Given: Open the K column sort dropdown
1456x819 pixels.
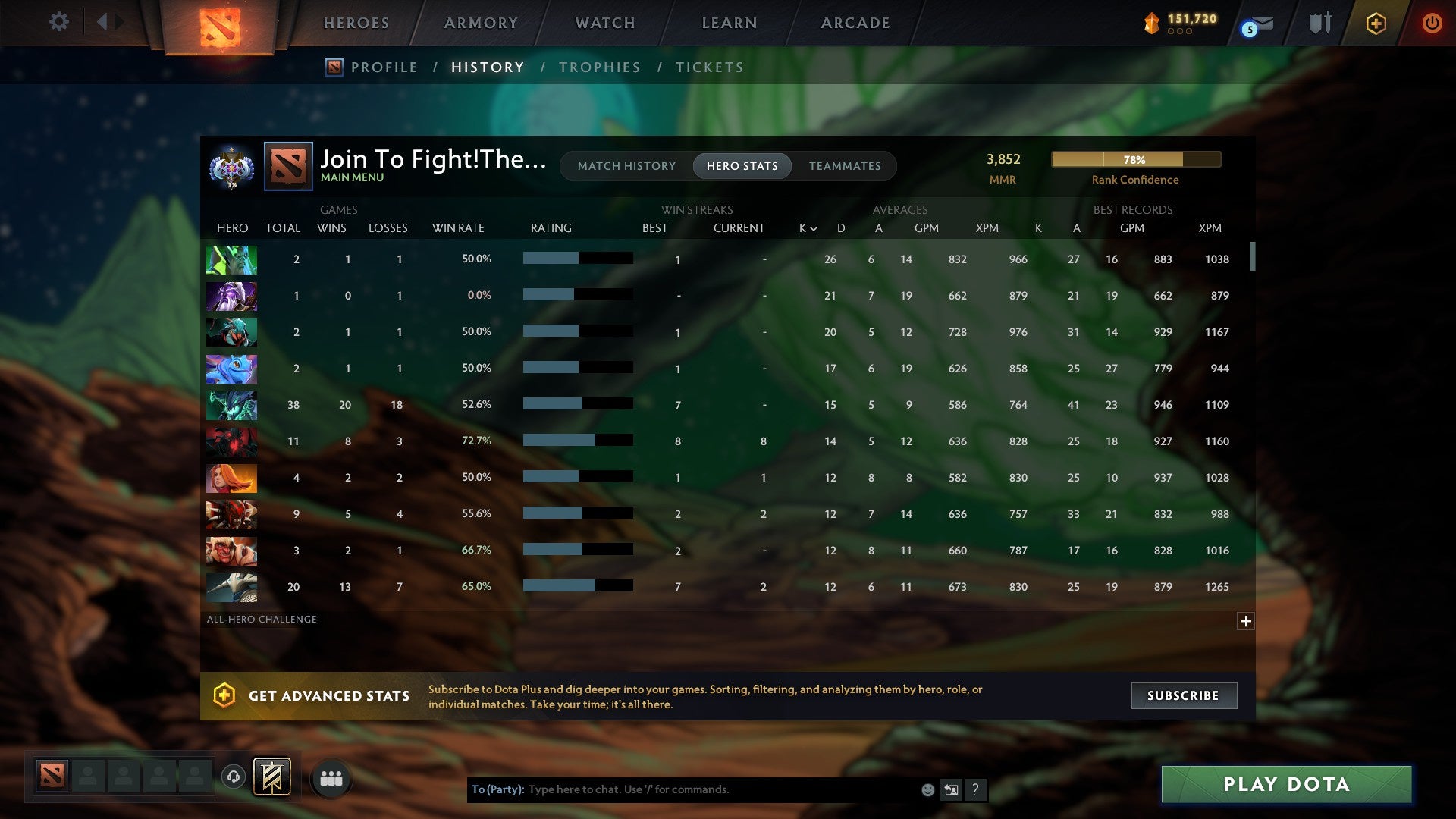Looking at the screenshot, I should point(805,227).
